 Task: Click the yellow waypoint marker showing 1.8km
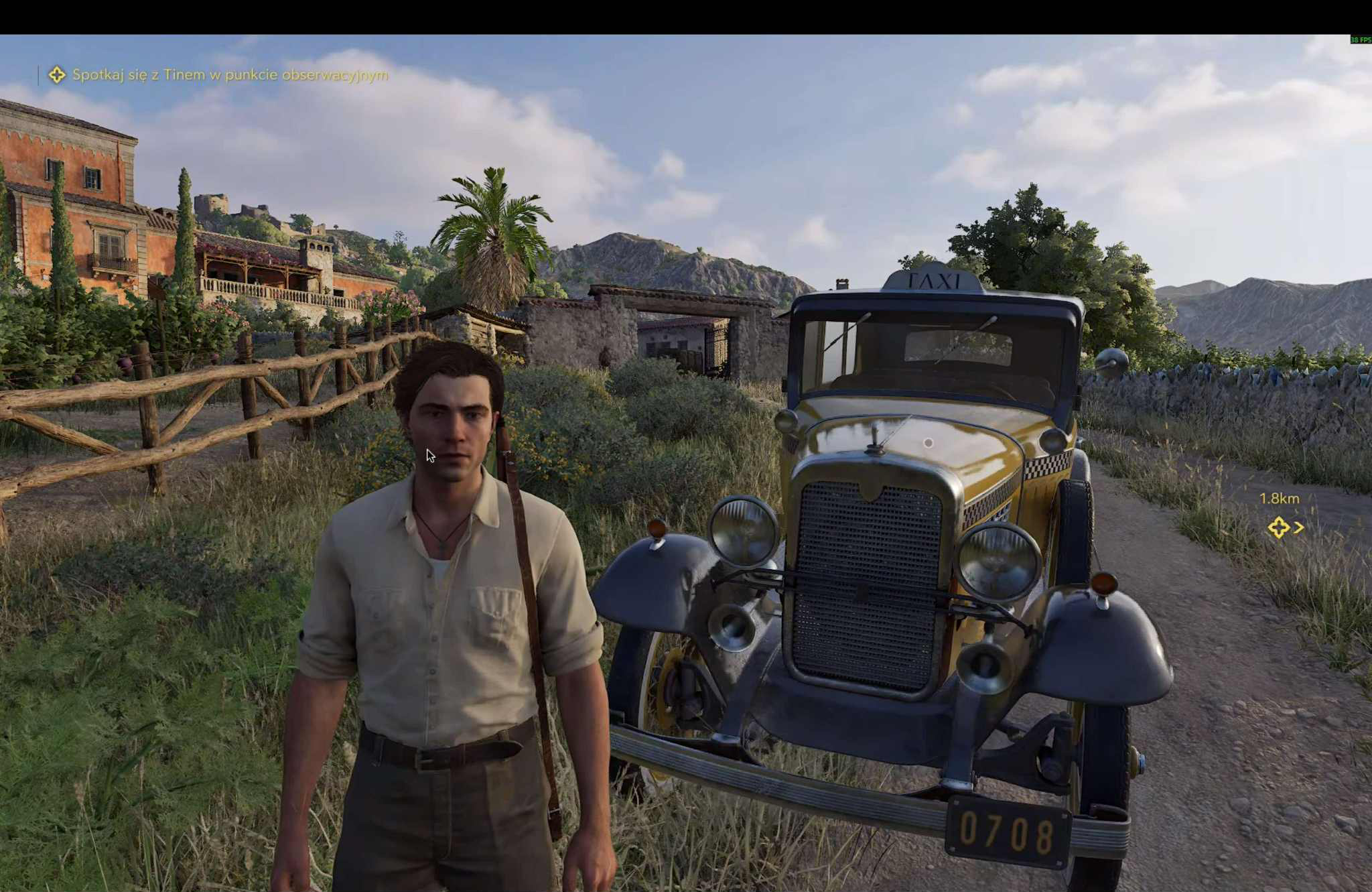1278,527
